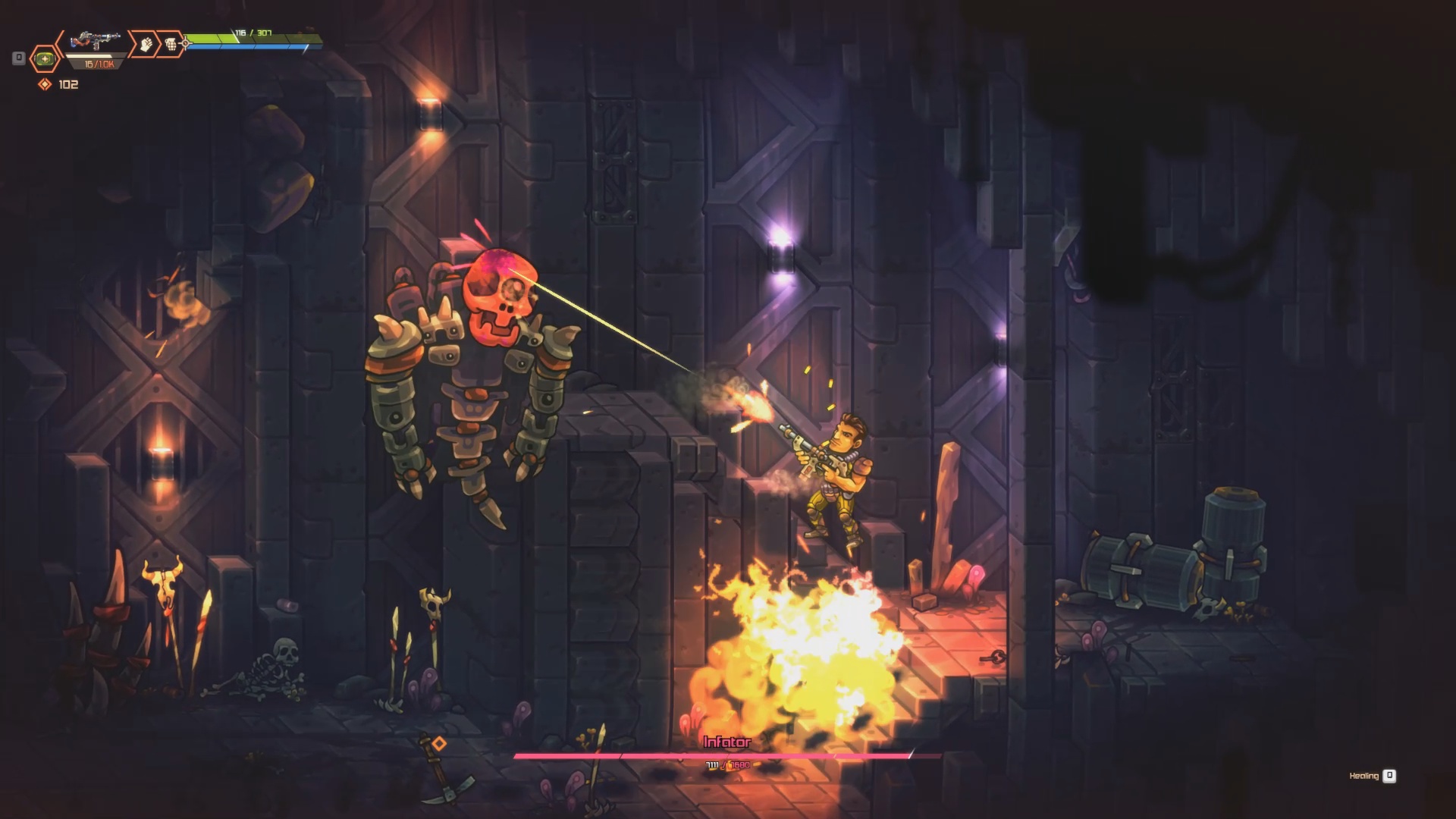Viewport: 1456px width, 819px height.
Task: Click the score value 102 top left
Action: point(69,85)
